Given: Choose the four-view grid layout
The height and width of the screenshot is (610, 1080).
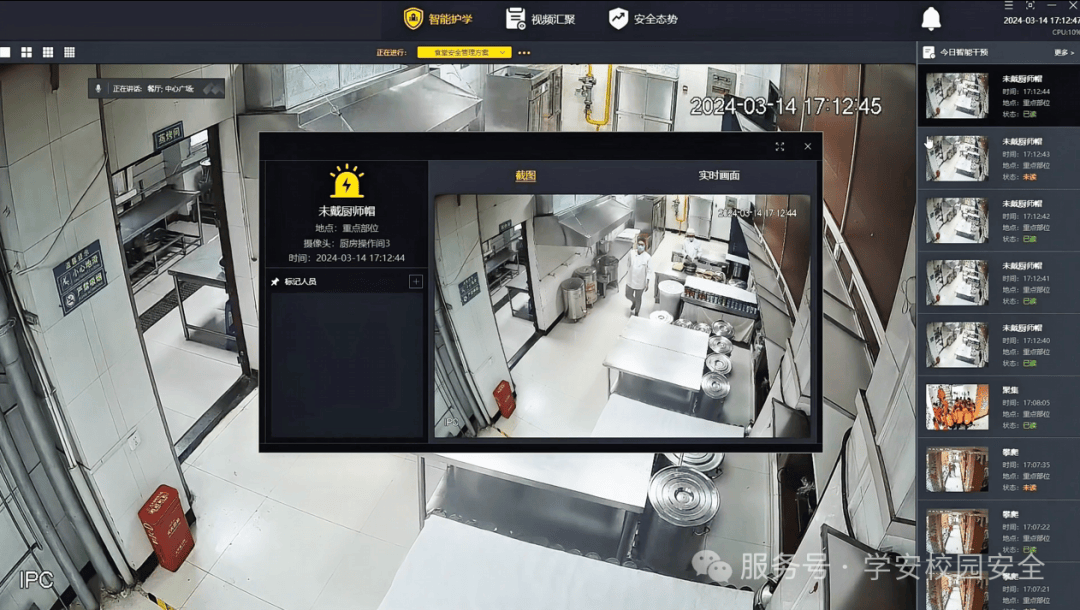Looking at the screenshot, I should (27, 52).
